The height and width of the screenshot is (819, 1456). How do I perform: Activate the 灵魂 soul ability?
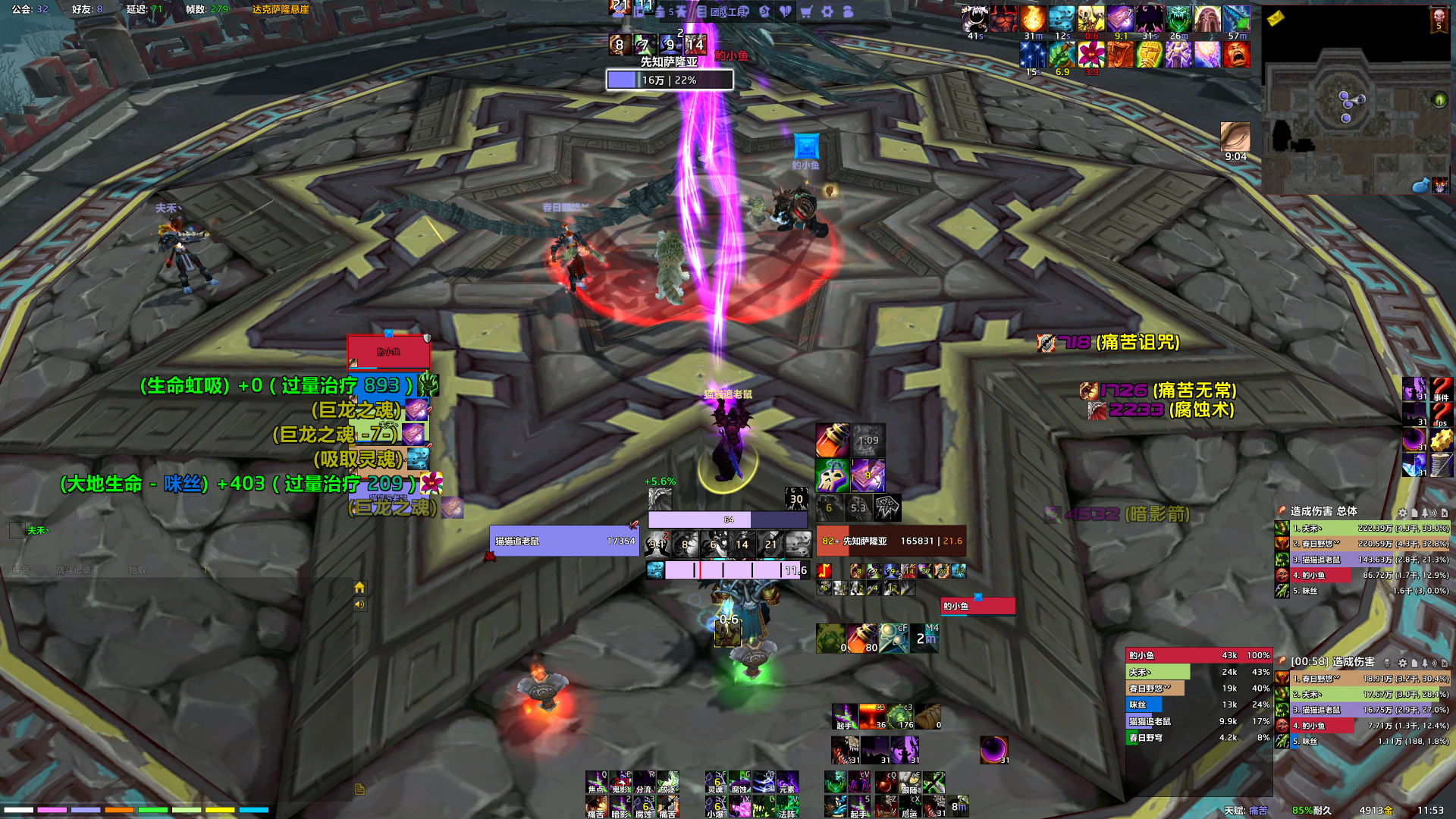pos(716,783)
